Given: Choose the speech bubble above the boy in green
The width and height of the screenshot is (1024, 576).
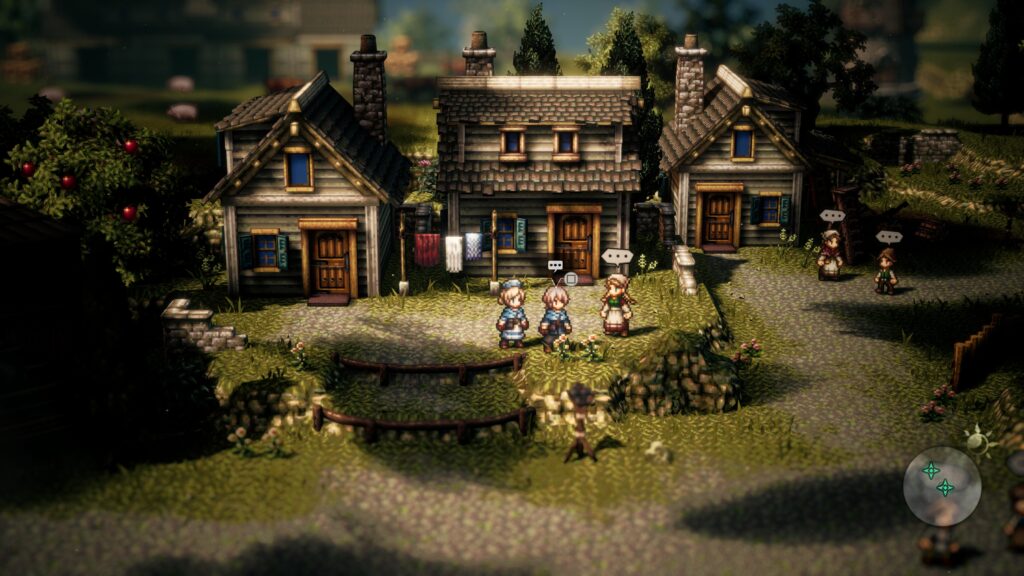Looking at the screenshot, I should (x=888, y=237).
